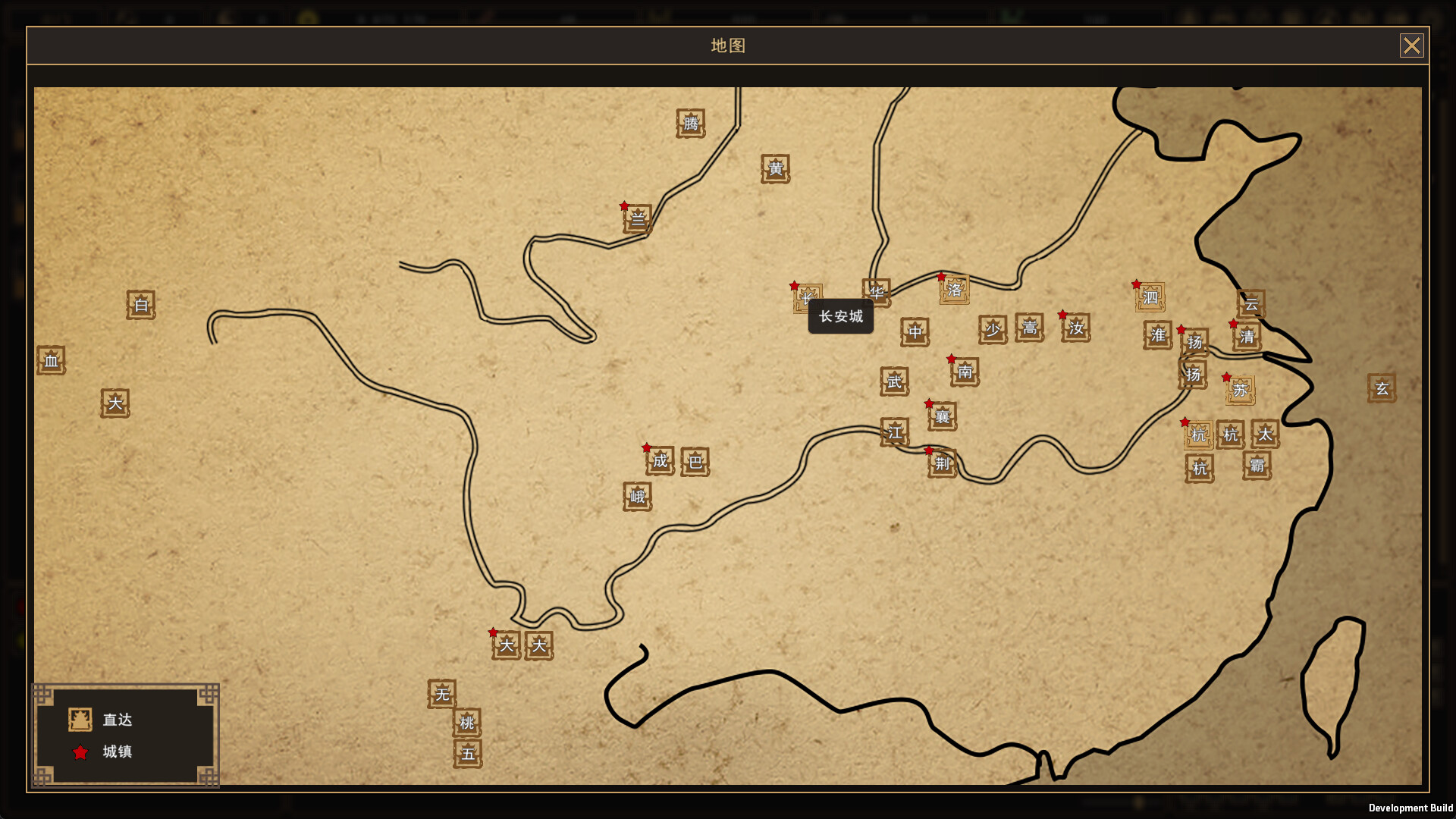Click the 长安城 tooltip label
The height and width of the screenshot is (819, 1456).
coord(840,316)
